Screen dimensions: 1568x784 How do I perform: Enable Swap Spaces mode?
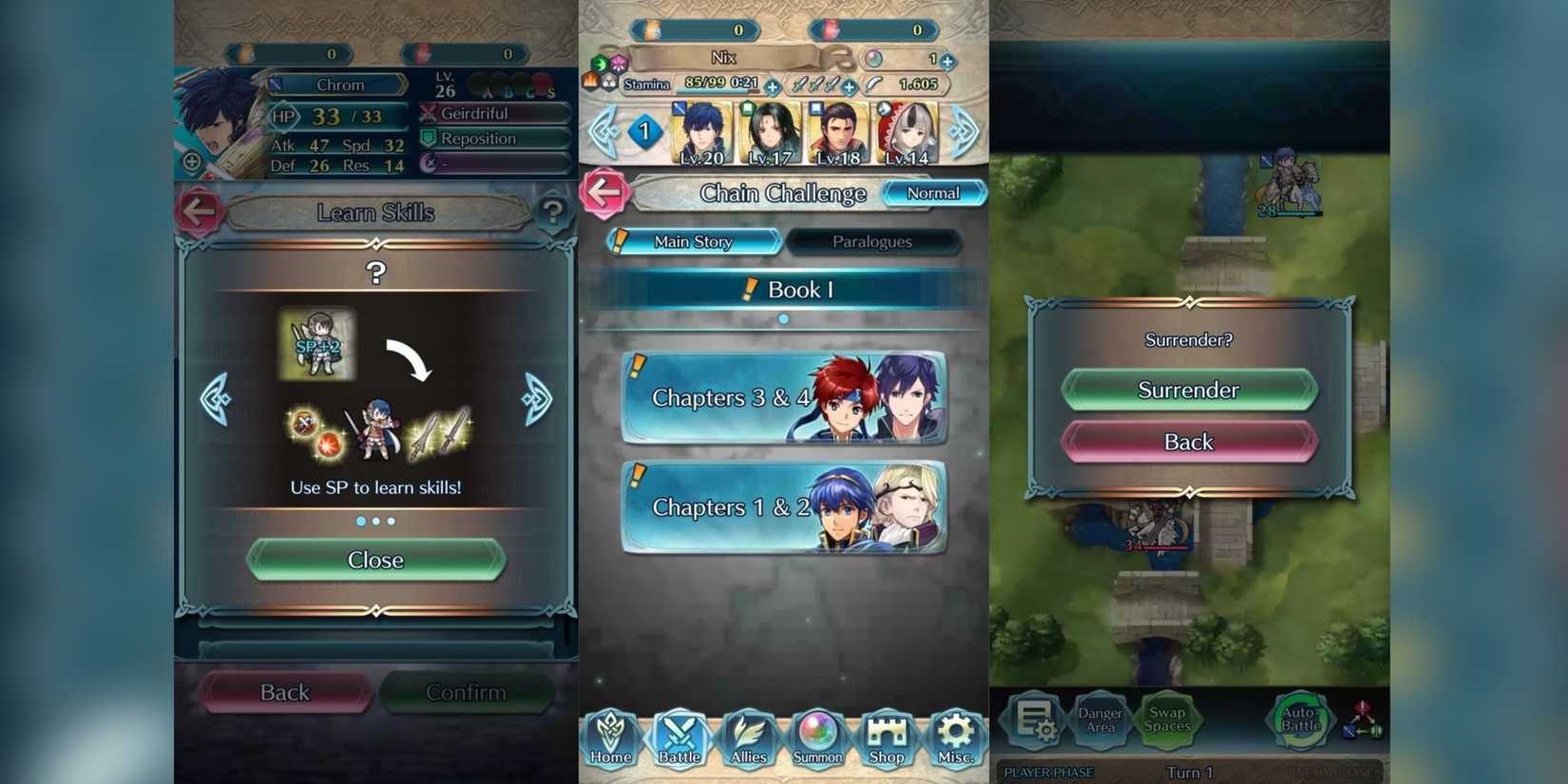pyautogui.click(x=1168, y=720)
